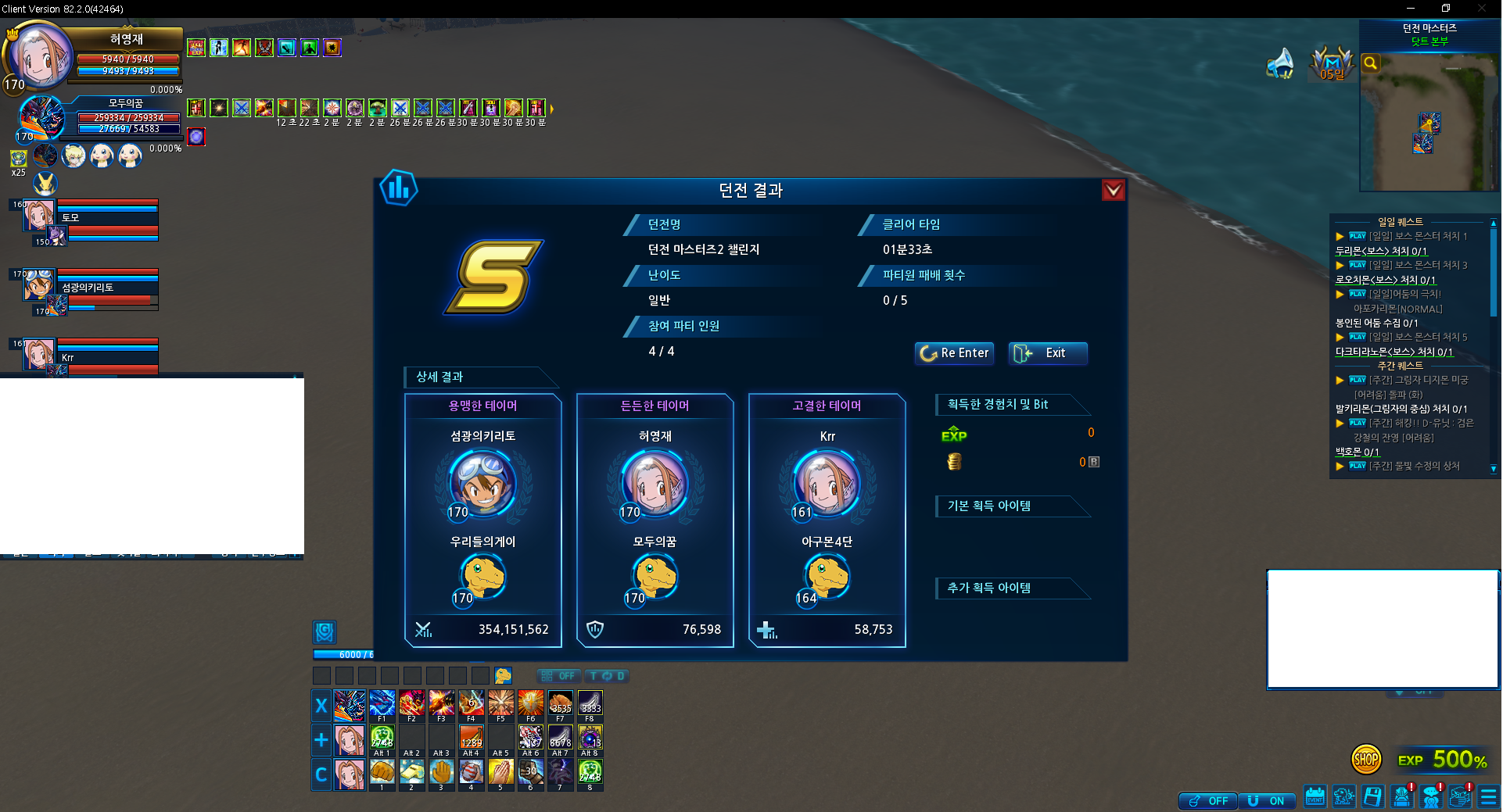Click the daily boss quest 두리몬 link
1503x812 pixels.
(1381, 251)
